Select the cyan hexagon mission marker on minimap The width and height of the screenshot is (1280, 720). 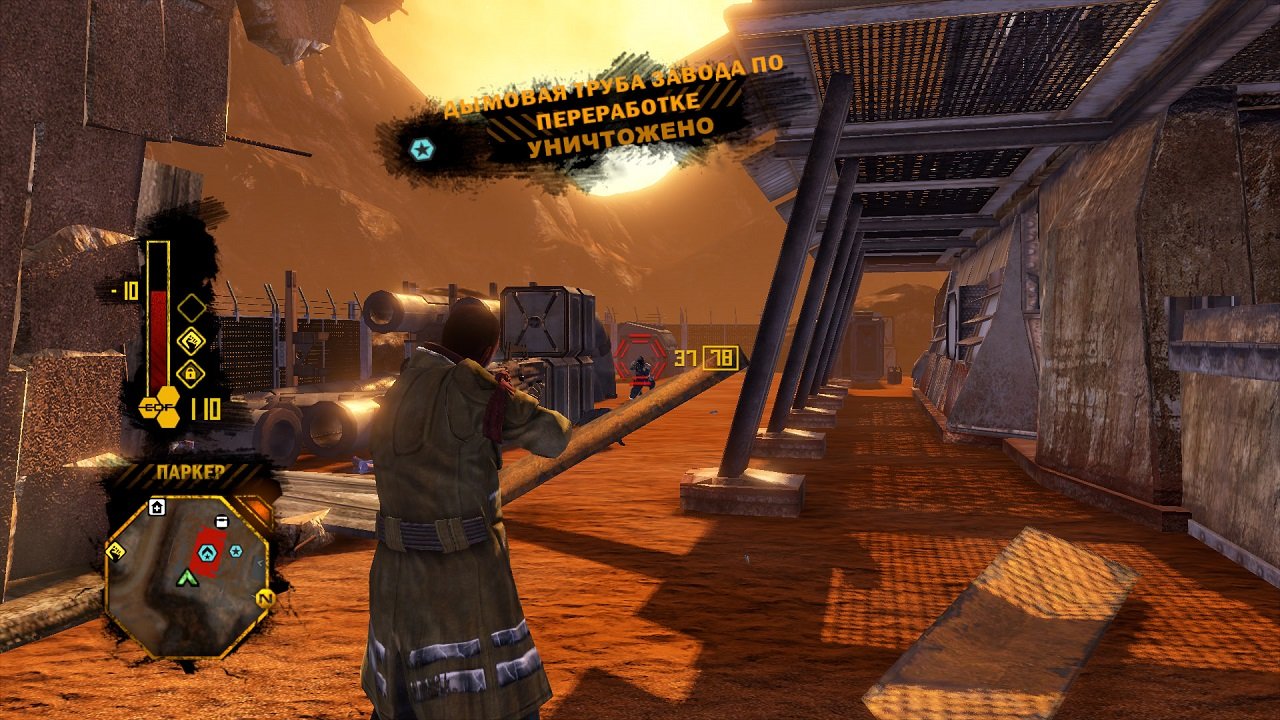tap(207, 552)
